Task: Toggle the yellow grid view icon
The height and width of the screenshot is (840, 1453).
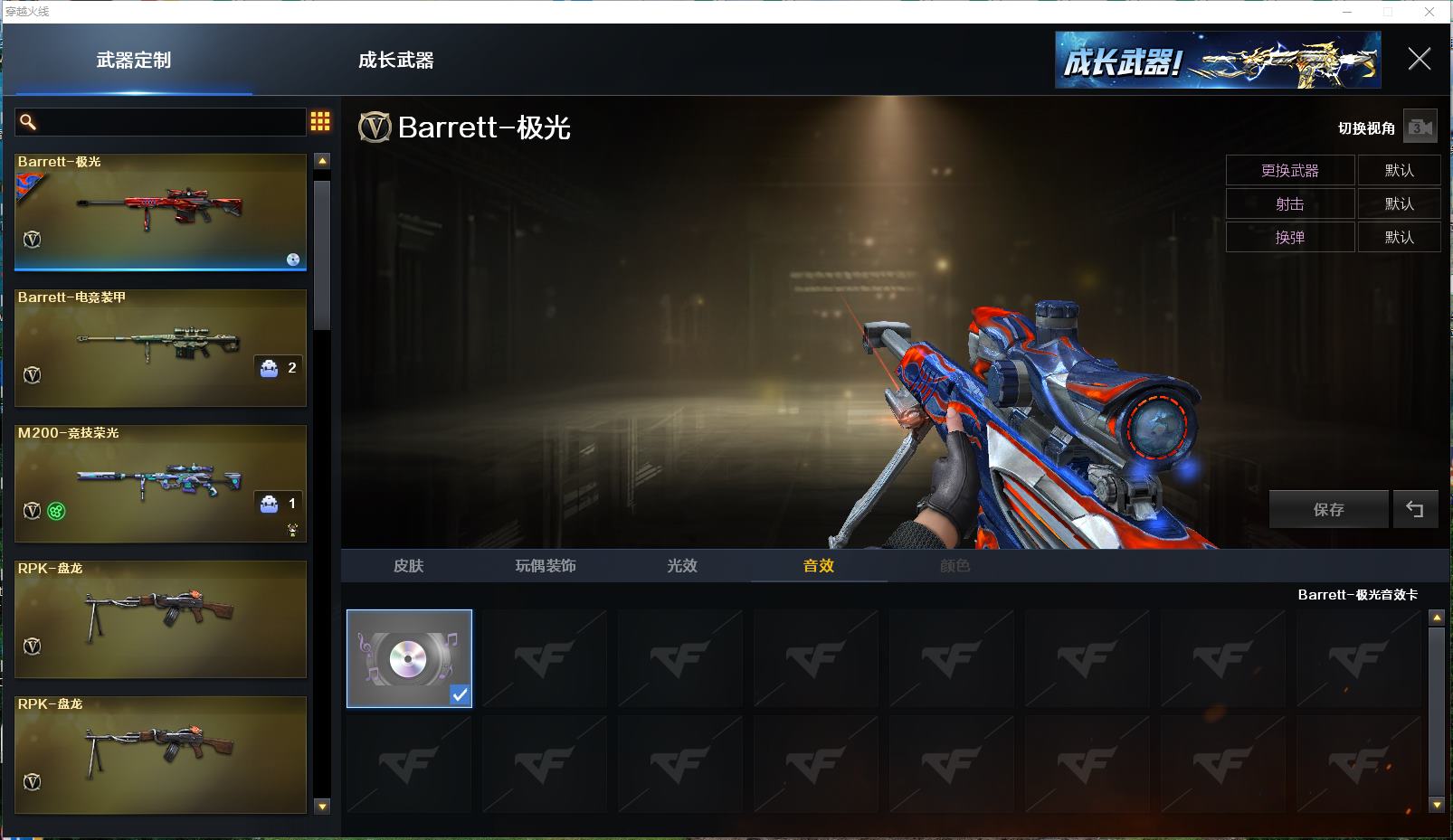Action: (x=320, y=122)
